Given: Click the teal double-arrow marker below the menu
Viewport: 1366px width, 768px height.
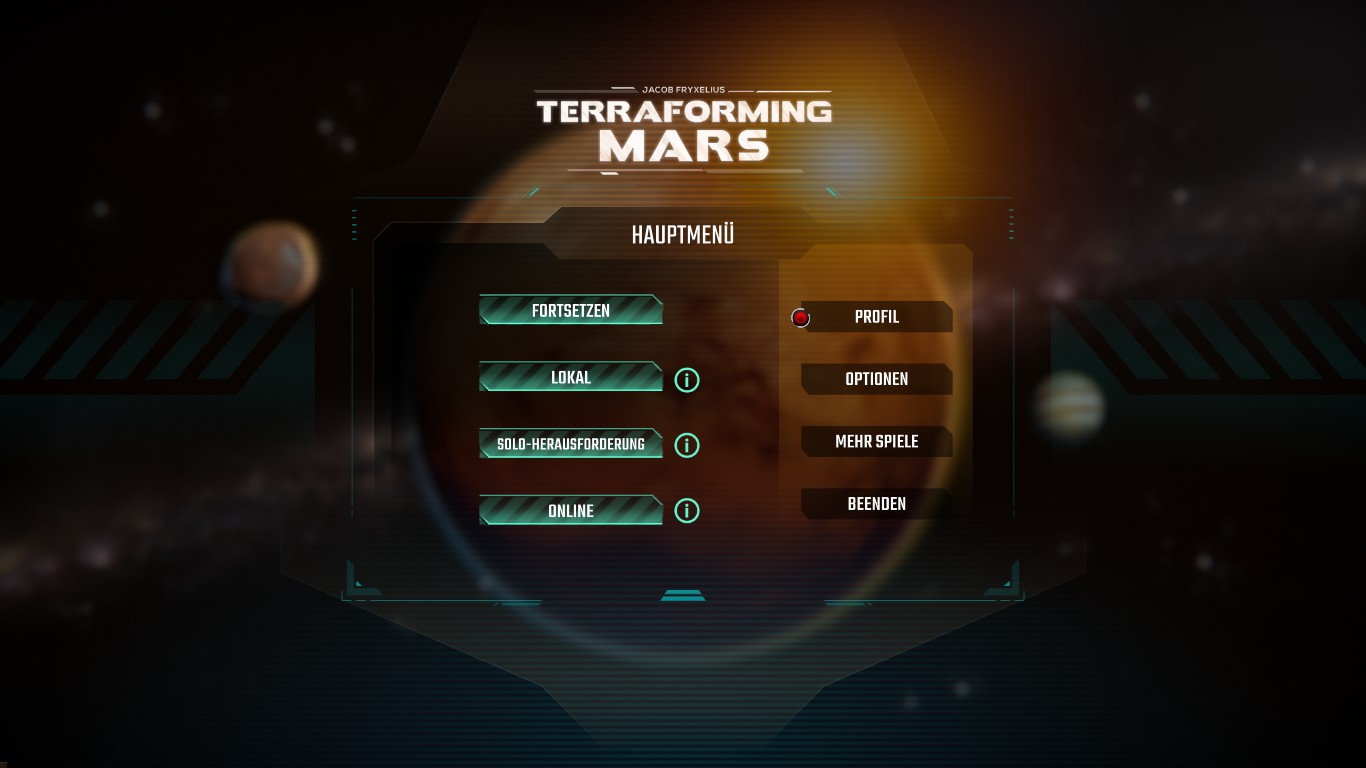Looking at the screenshot, I should 683,597.
